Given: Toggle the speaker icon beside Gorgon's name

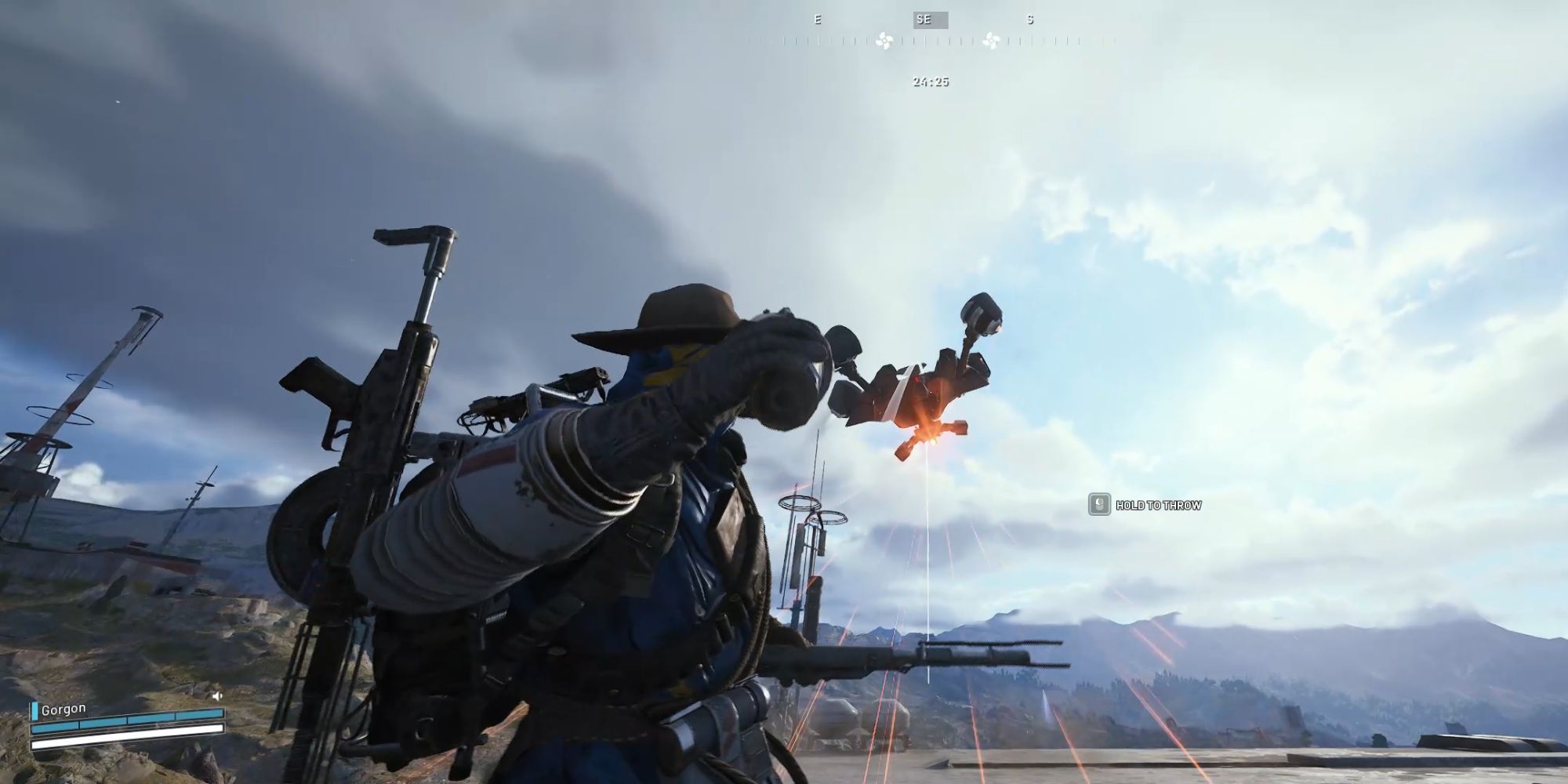Looking at the screenshot, I should pos(217,695).
